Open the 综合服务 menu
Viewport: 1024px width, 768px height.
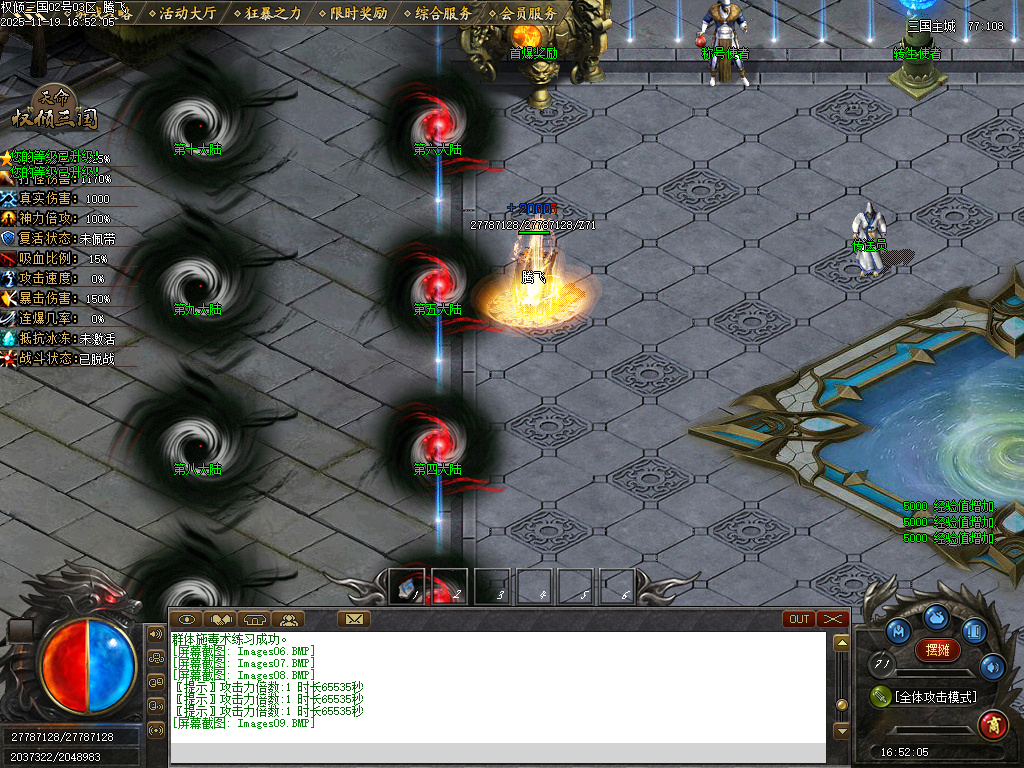(443, 13)
